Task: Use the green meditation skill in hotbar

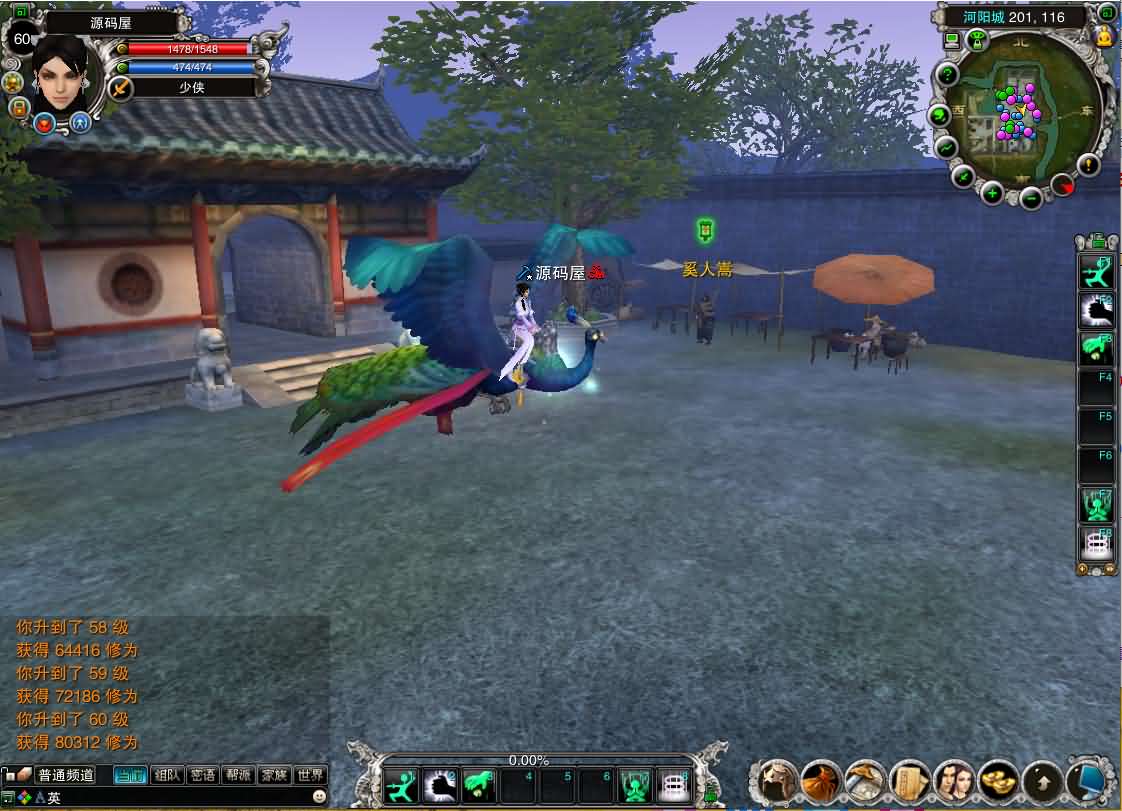Action: [x=636, y=787]
